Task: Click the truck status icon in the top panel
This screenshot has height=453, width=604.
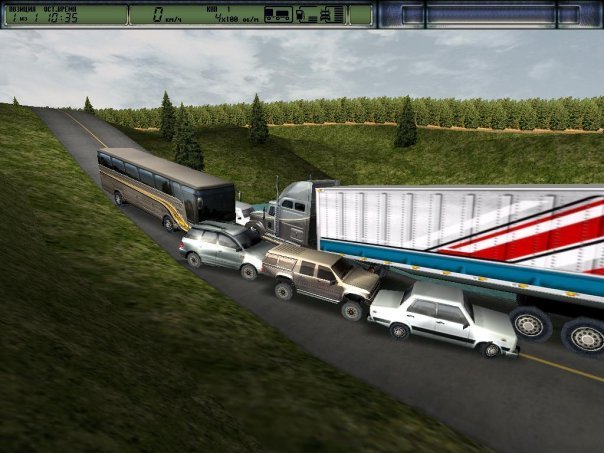Action: pos(277,14)
